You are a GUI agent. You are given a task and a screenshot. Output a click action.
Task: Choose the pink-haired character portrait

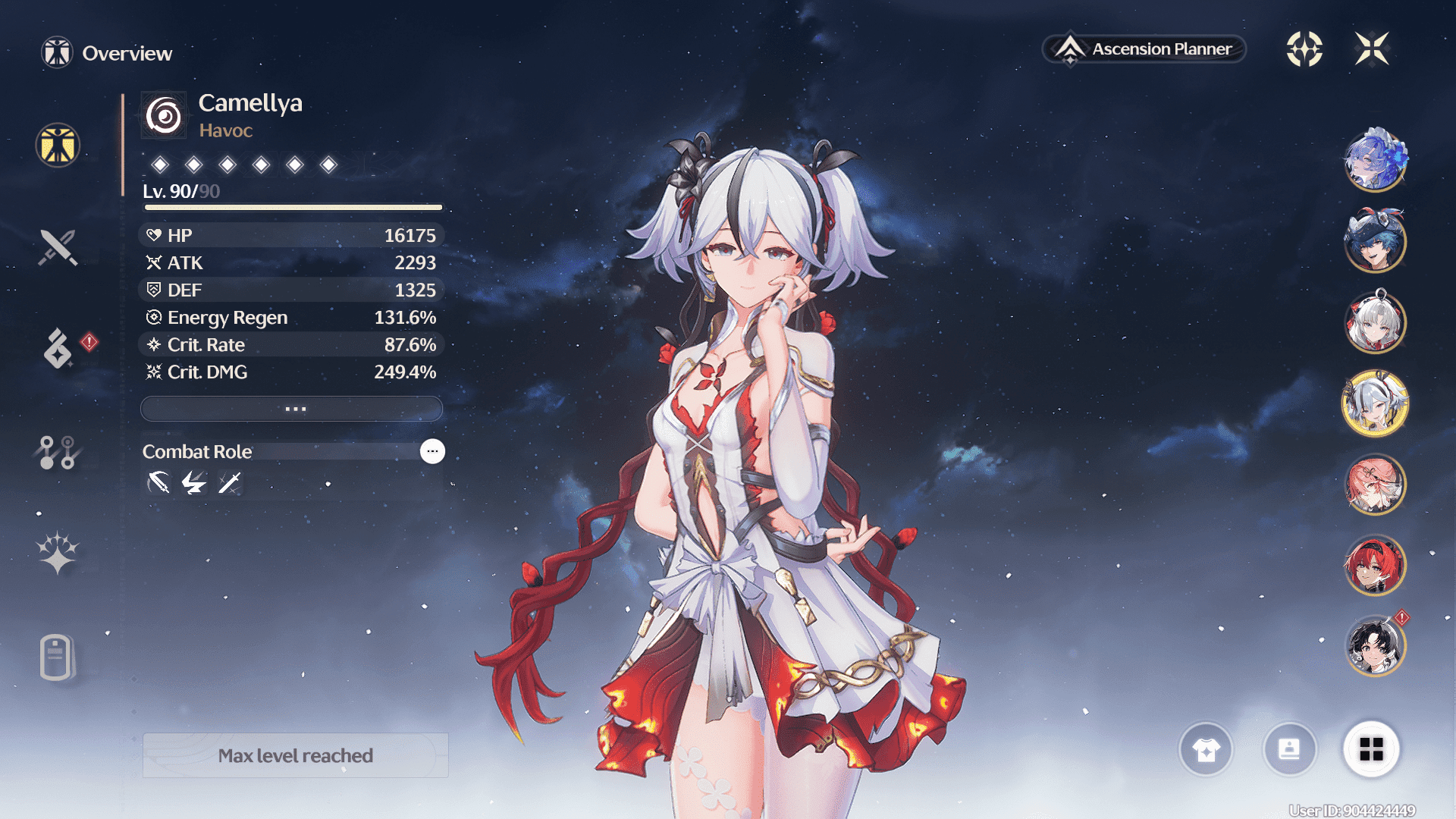click(x=1375, y=485)
